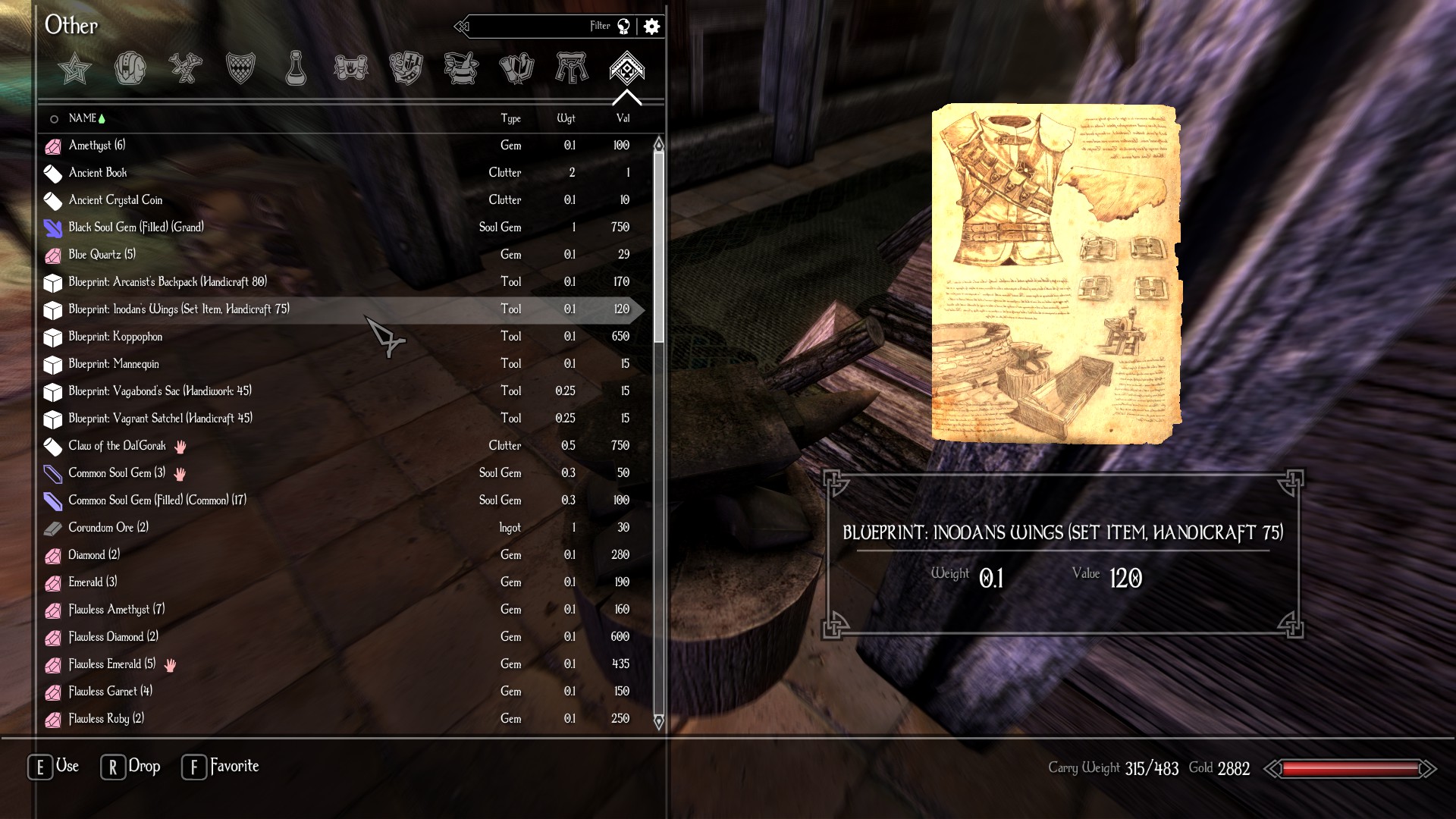The image size is (1456, 819).
Task: Switch to the potion flask category
Action: pyautogui.click(x=295, y=69)
